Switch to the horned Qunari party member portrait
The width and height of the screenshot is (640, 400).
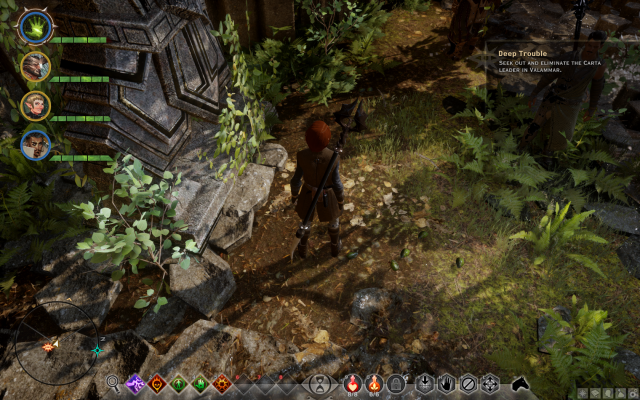click(x=36, y=66)
